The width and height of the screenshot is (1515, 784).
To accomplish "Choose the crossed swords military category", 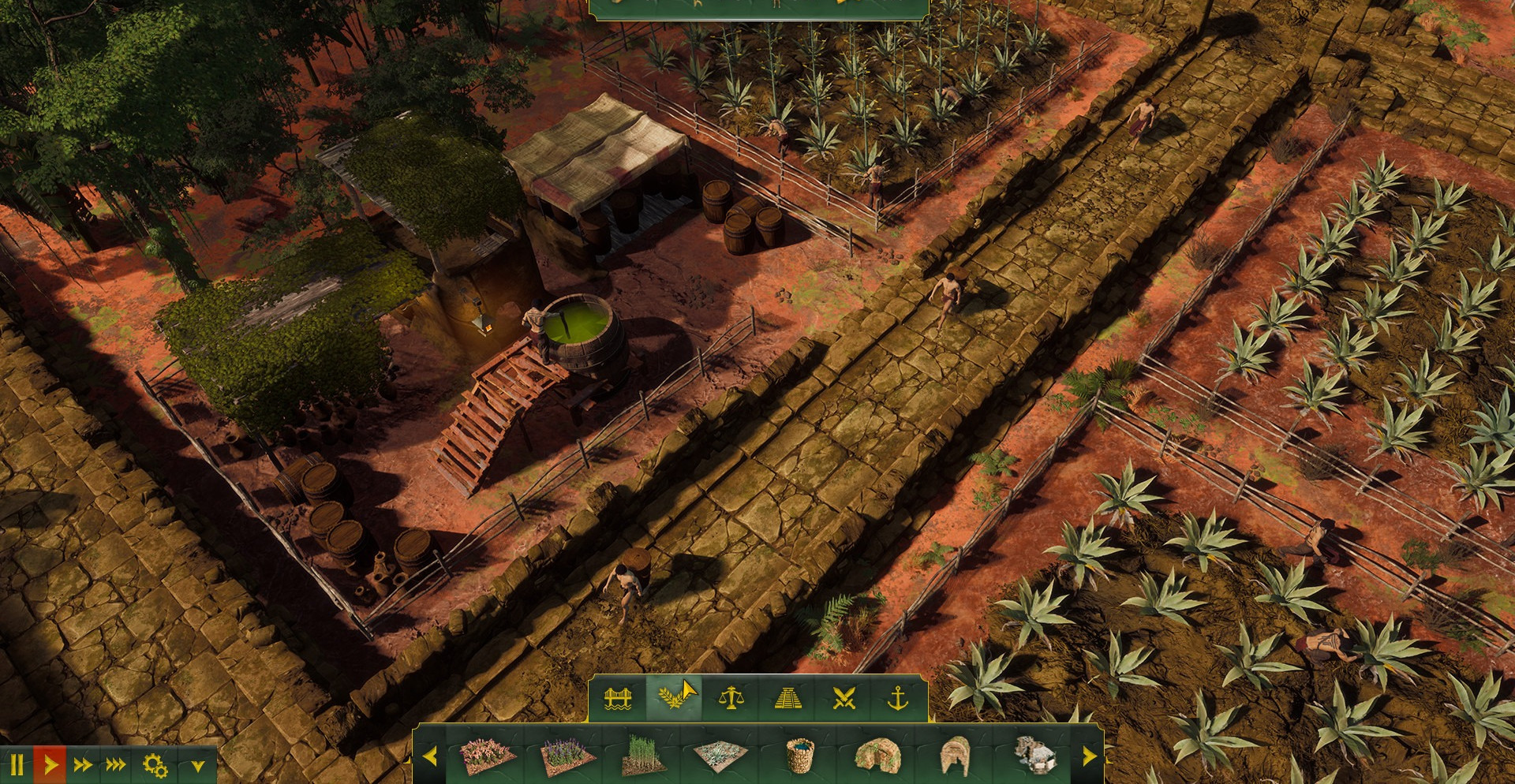I will (x=844, y=699).
